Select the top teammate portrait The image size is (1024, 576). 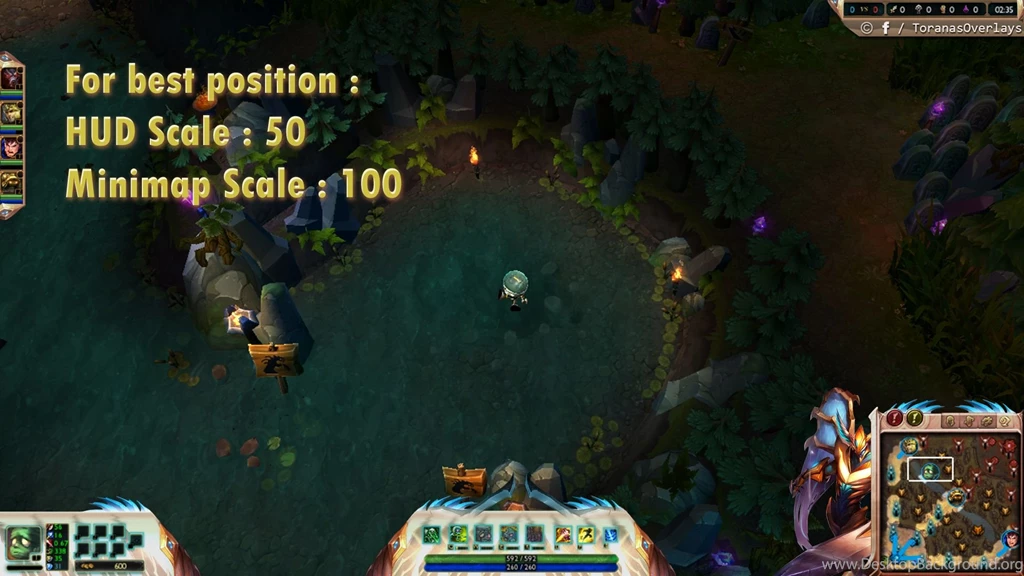[11, 78]
